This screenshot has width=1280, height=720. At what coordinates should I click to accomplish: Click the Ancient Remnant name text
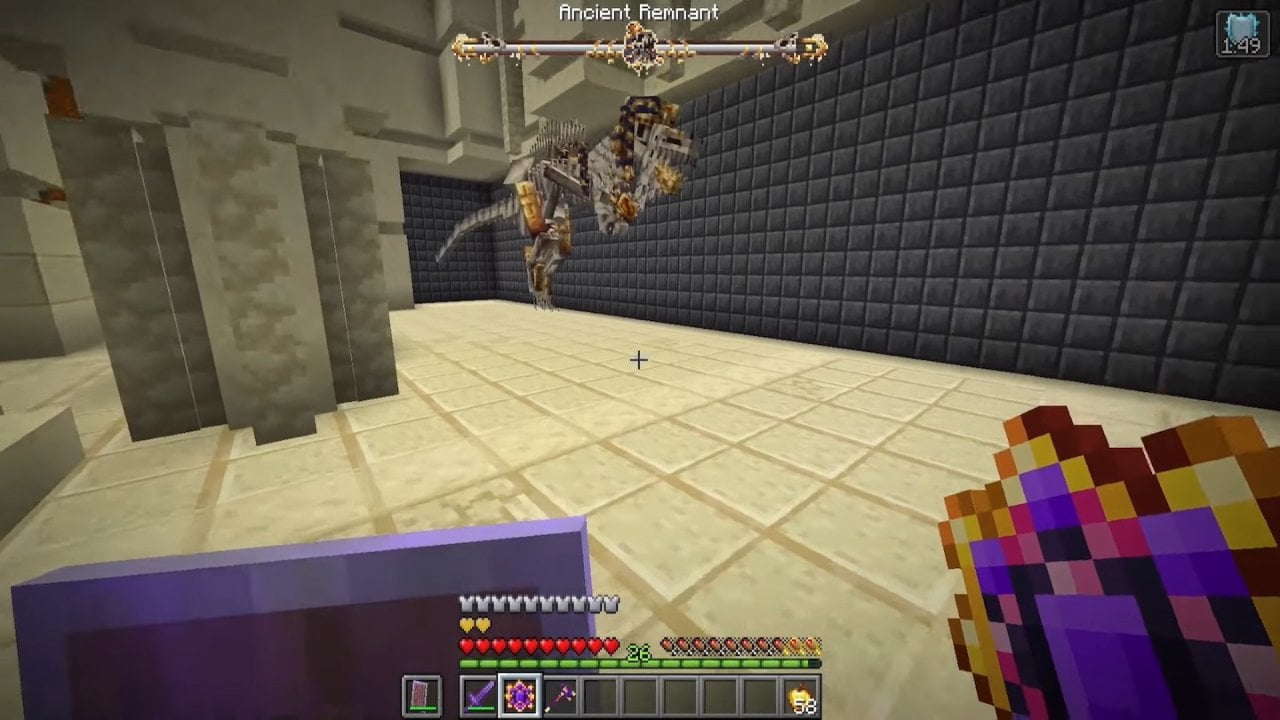638,13
